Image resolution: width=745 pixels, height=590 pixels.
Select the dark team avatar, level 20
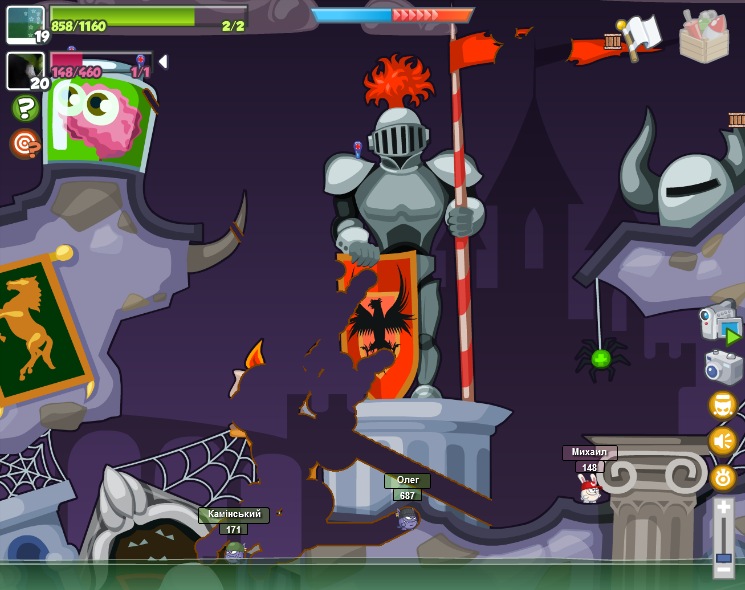[x=25, y=71]
